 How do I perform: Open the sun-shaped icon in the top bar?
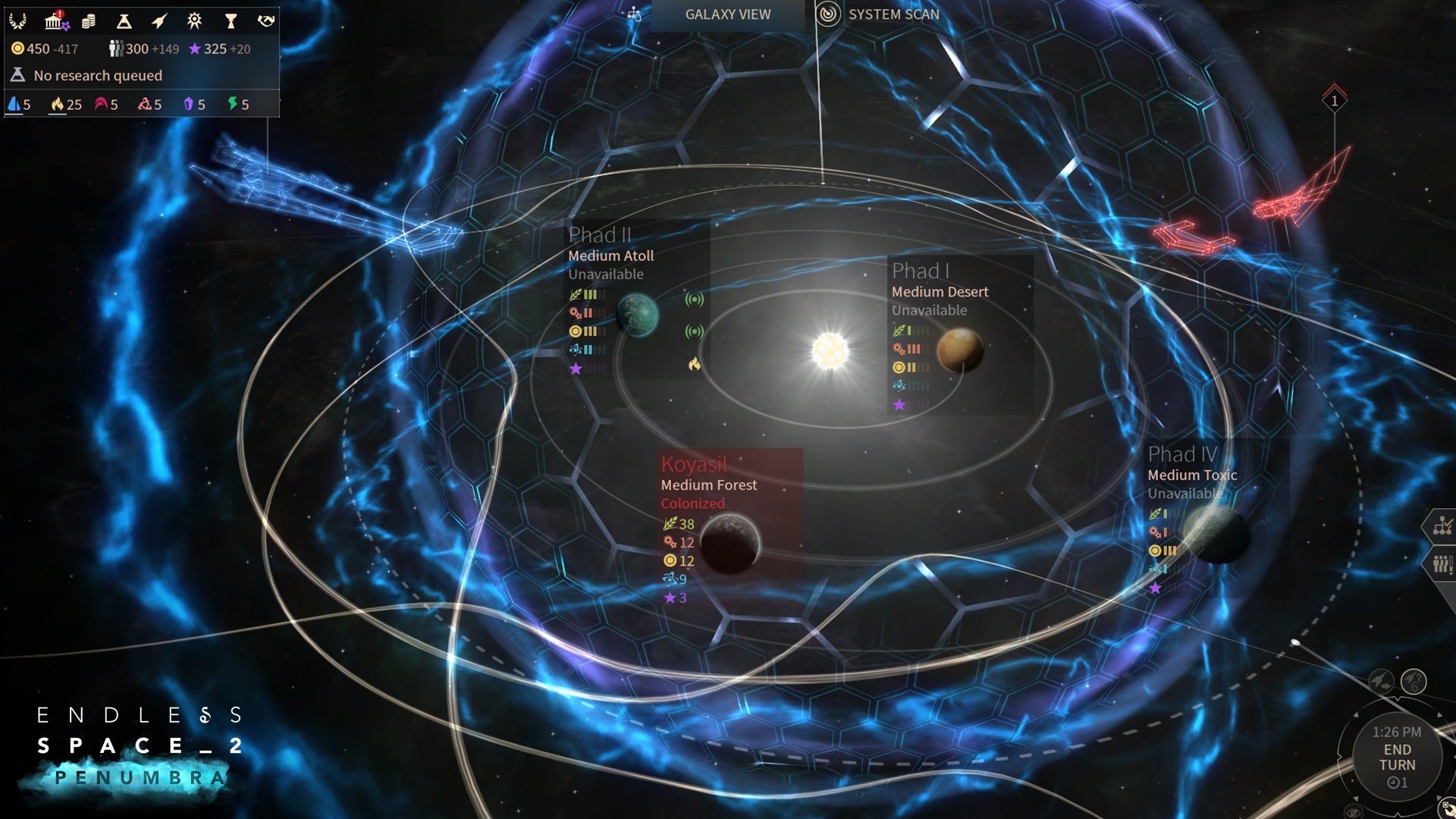point(195,21)
